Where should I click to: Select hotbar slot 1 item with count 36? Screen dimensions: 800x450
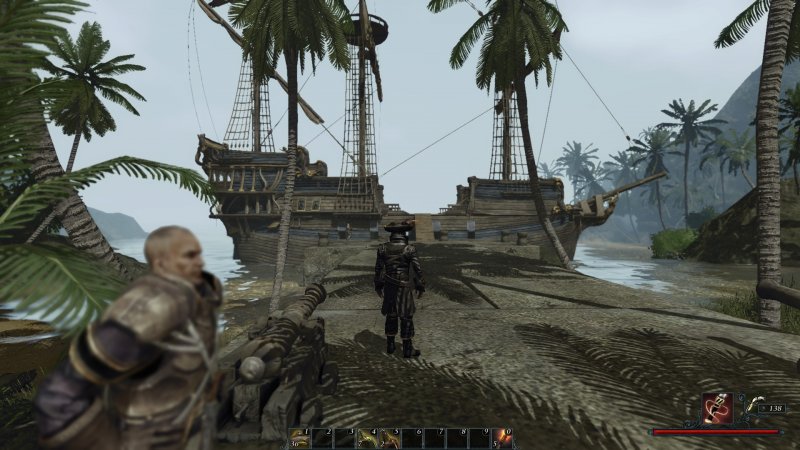click(299, 438)
